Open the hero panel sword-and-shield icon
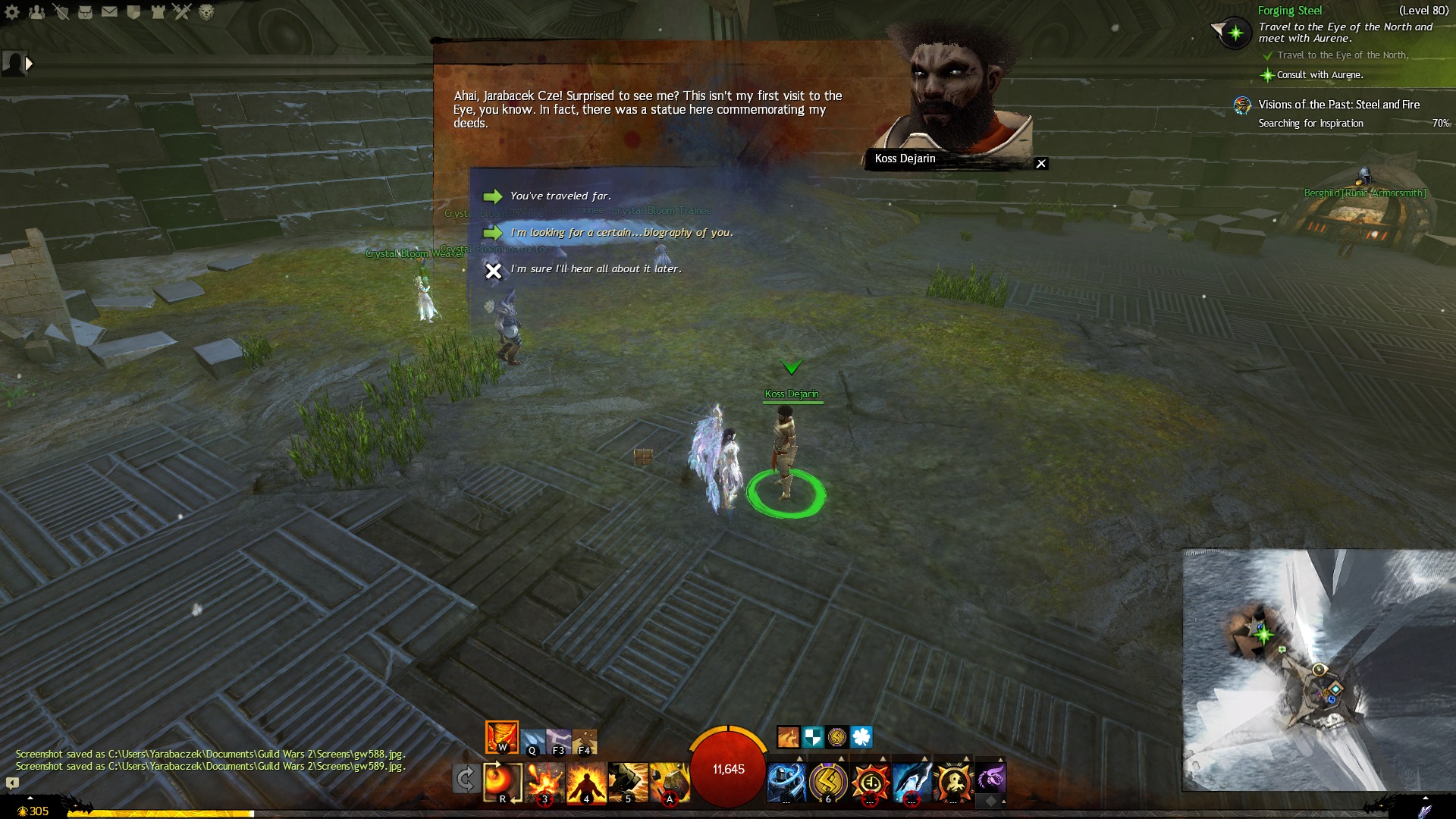This screenshot has width=1456, height=819. [x=61, y=12]
